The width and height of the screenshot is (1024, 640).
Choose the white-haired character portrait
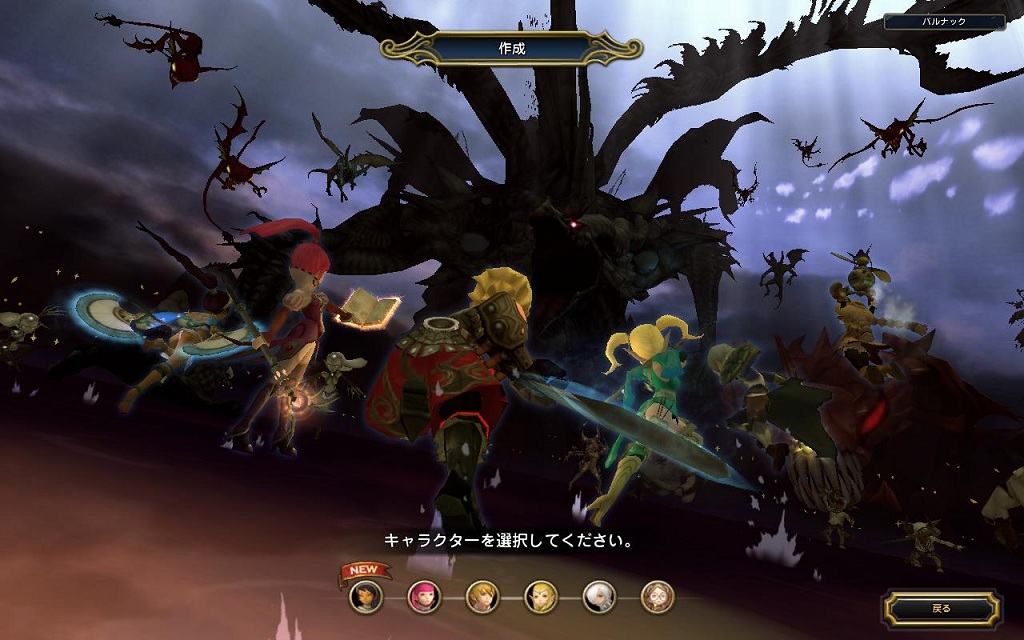click(x=599, y=597)
